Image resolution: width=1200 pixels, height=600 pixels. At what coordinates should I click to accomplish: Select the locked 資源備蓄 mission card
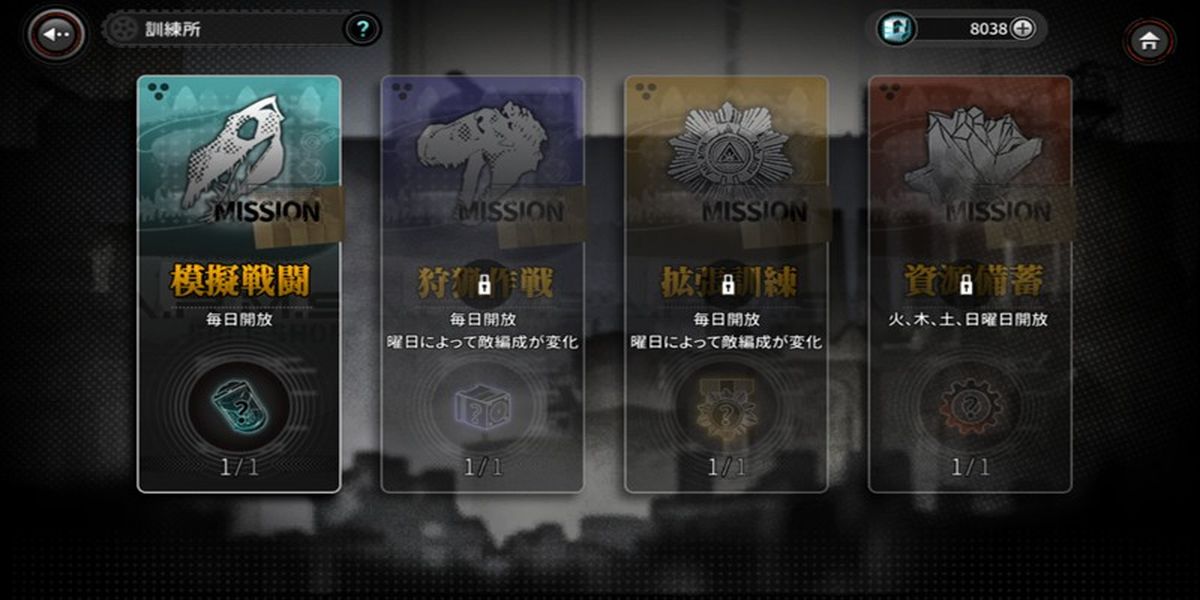(970, 284)
